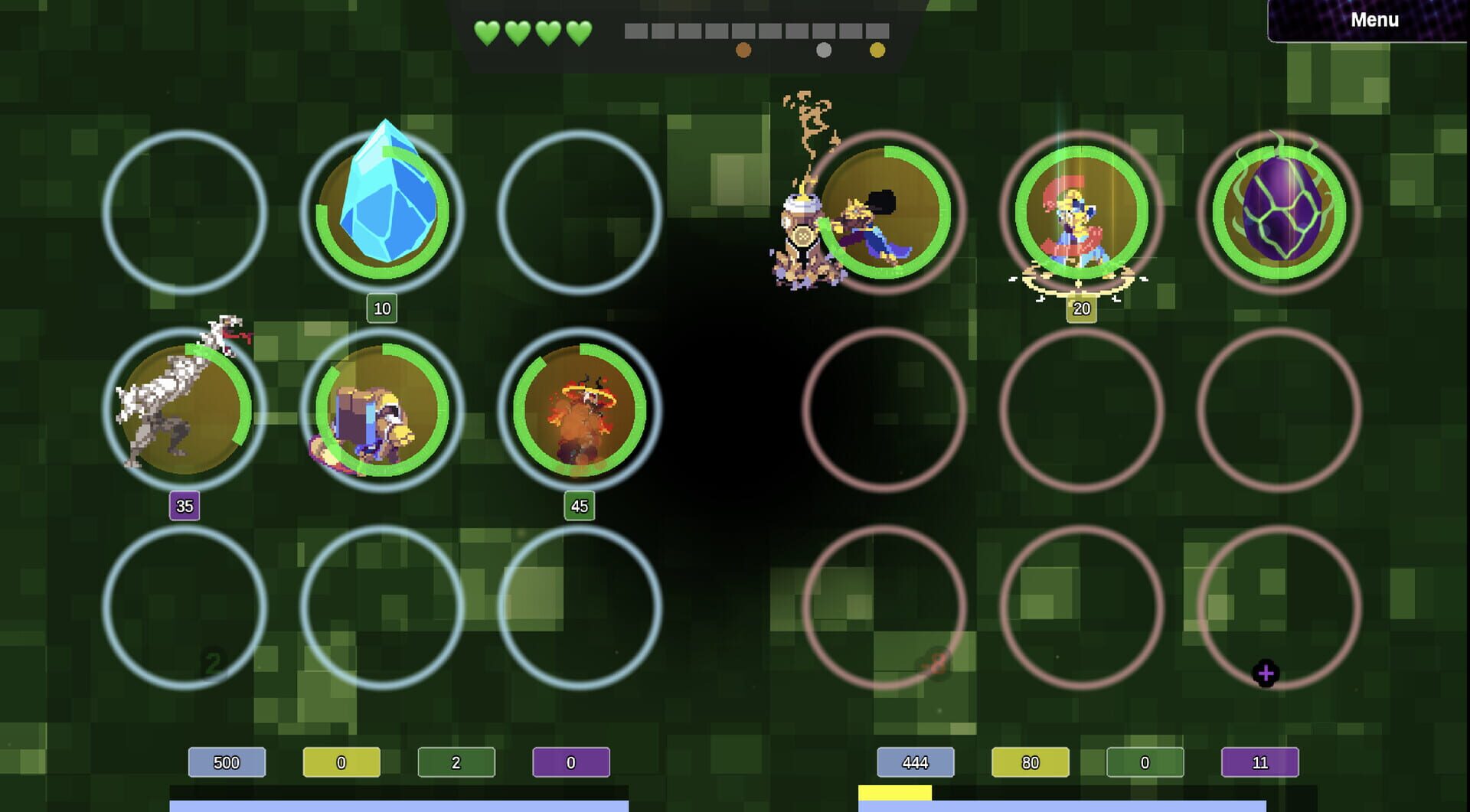
Task: Toggle the gold dot on round tracker
Action: coord(878,52)
